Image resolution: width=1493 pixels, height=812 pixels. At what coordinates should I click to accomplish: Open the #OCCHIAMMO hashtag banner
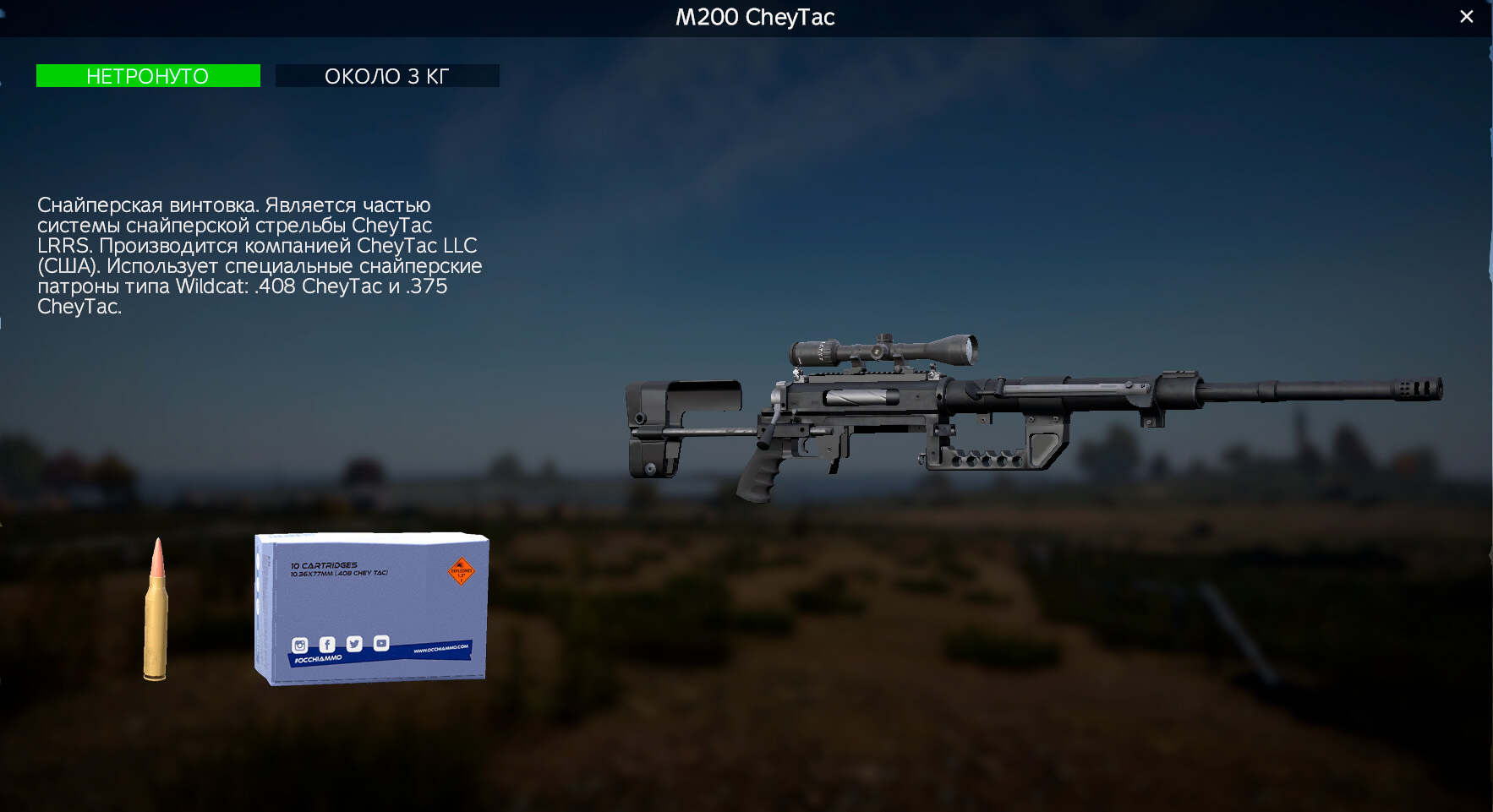click(319, 657)
